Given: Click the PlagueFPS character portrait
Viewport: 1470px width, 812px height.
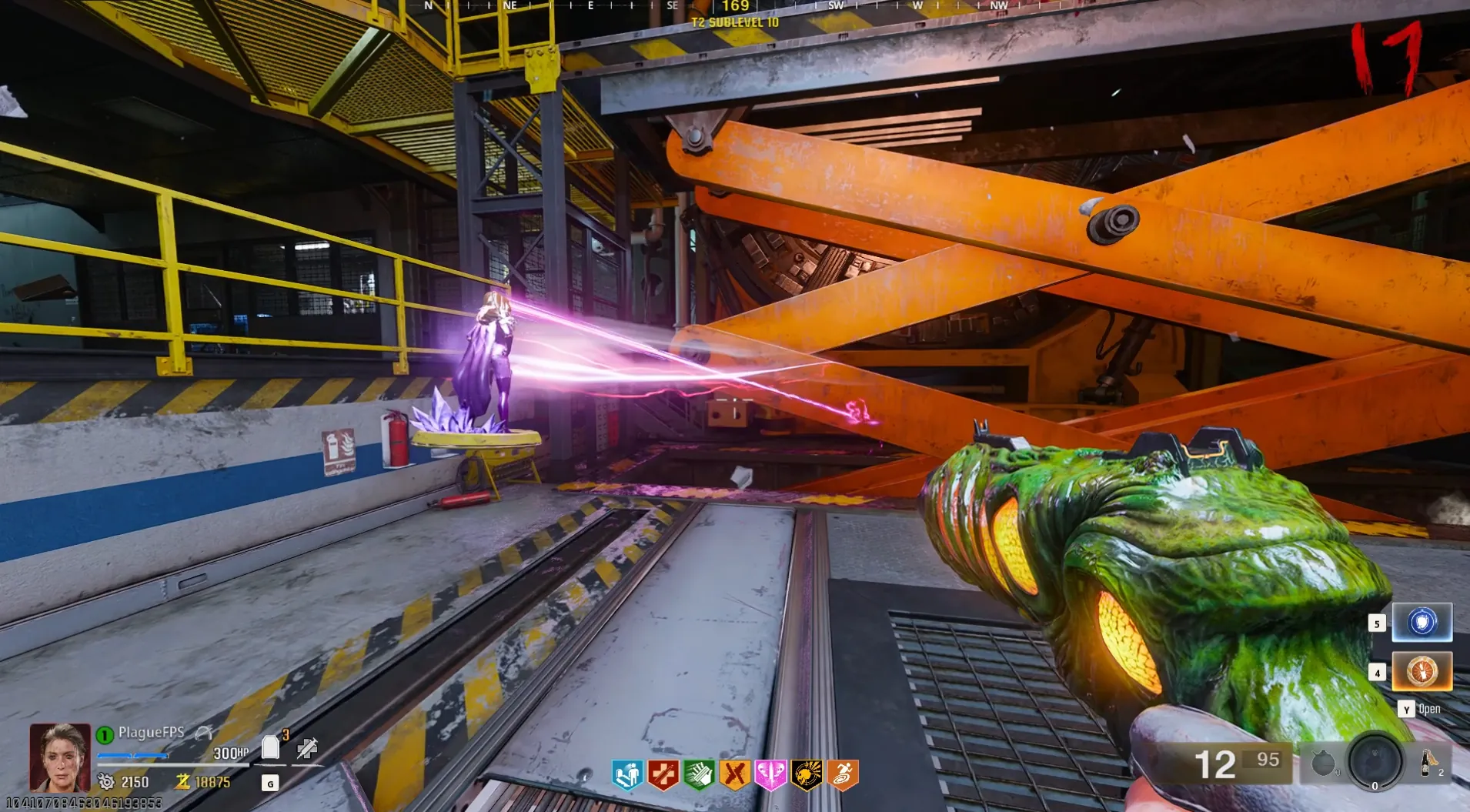Looking at the screenshot, I should point(59,757).
